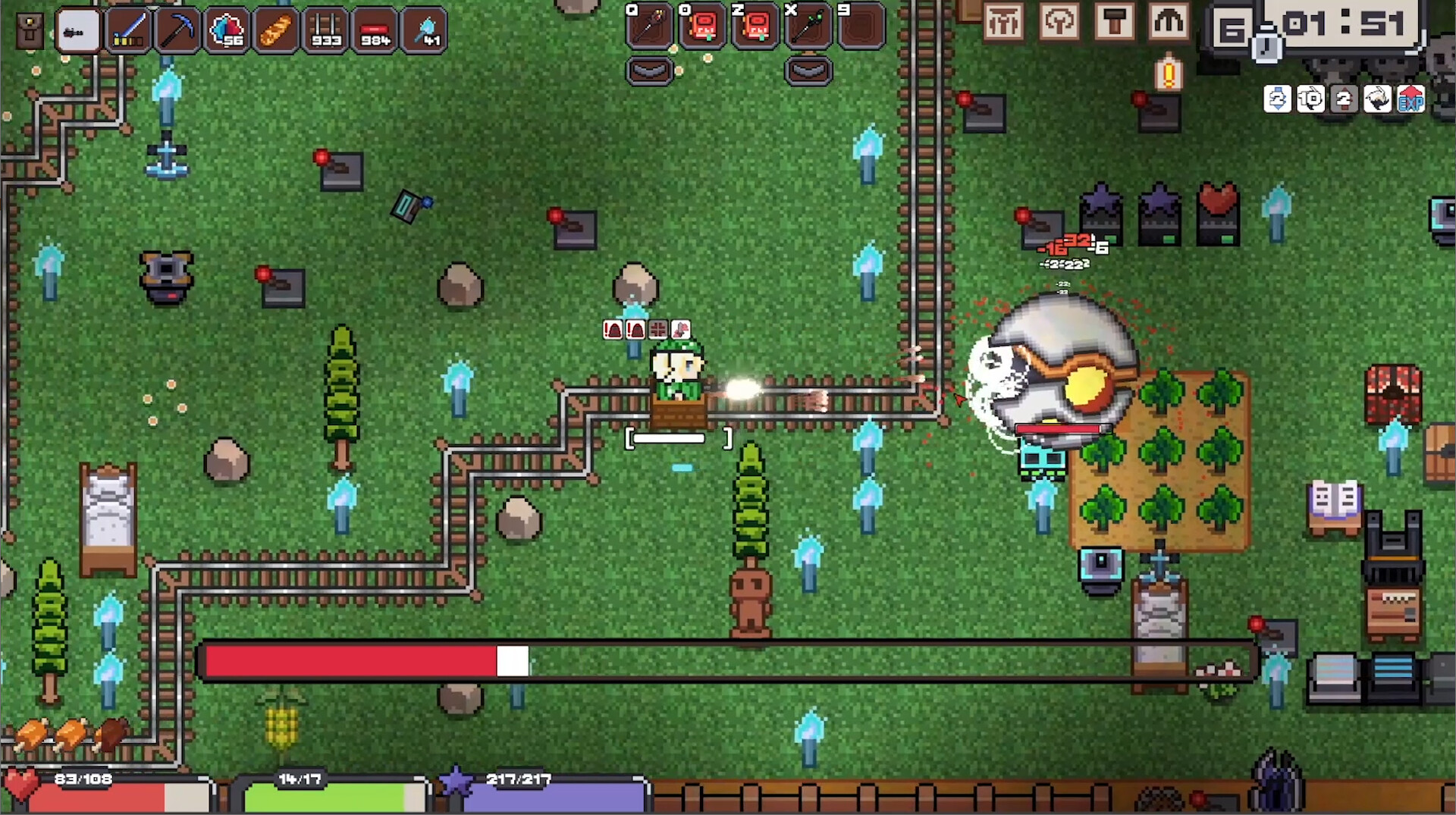Screen dimensions: 1456x815
Task: Select the blue torch item with count 41
Action: [x=423, y=30]
